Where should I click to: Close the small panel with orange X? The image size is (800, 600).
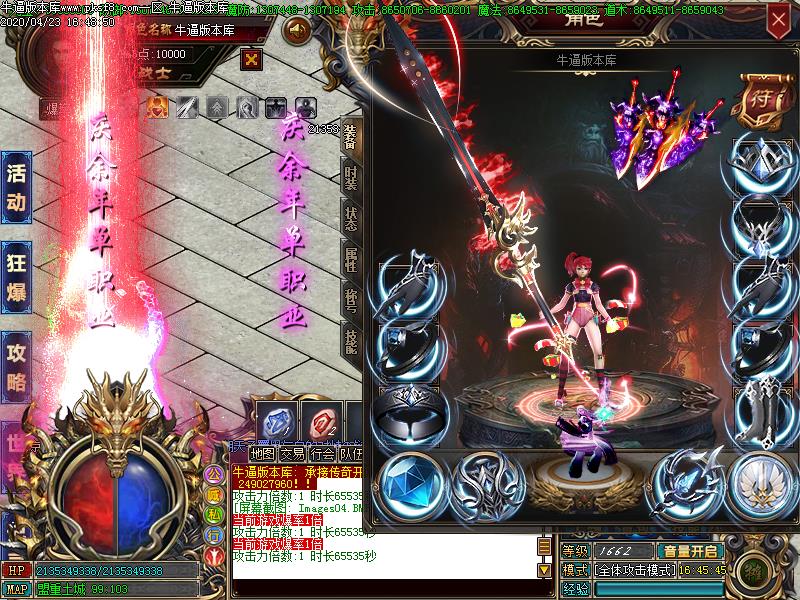(x=252, y=59)
